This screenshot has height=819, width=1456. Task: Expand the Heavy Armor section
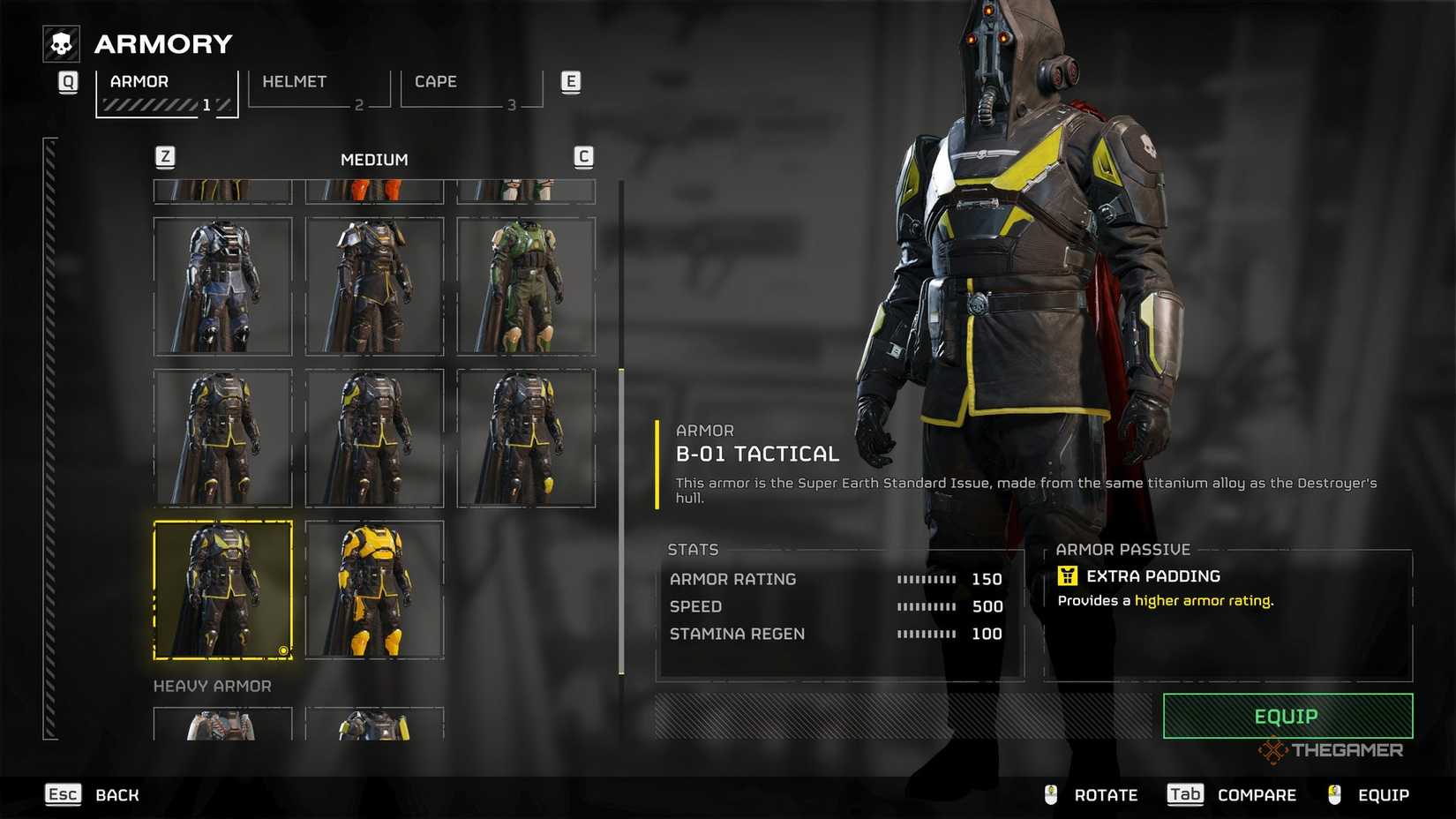coord(212,686)
